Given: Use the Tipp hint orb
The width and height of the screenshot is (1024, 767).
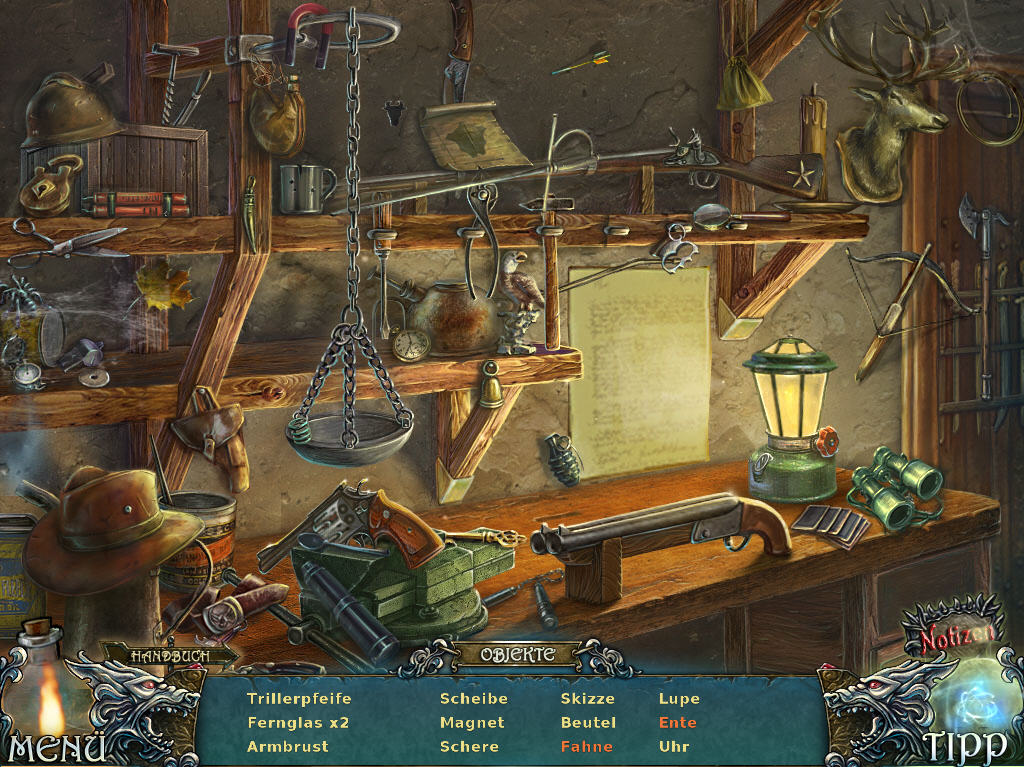Looking at the screenshot, I should point(965,745).
